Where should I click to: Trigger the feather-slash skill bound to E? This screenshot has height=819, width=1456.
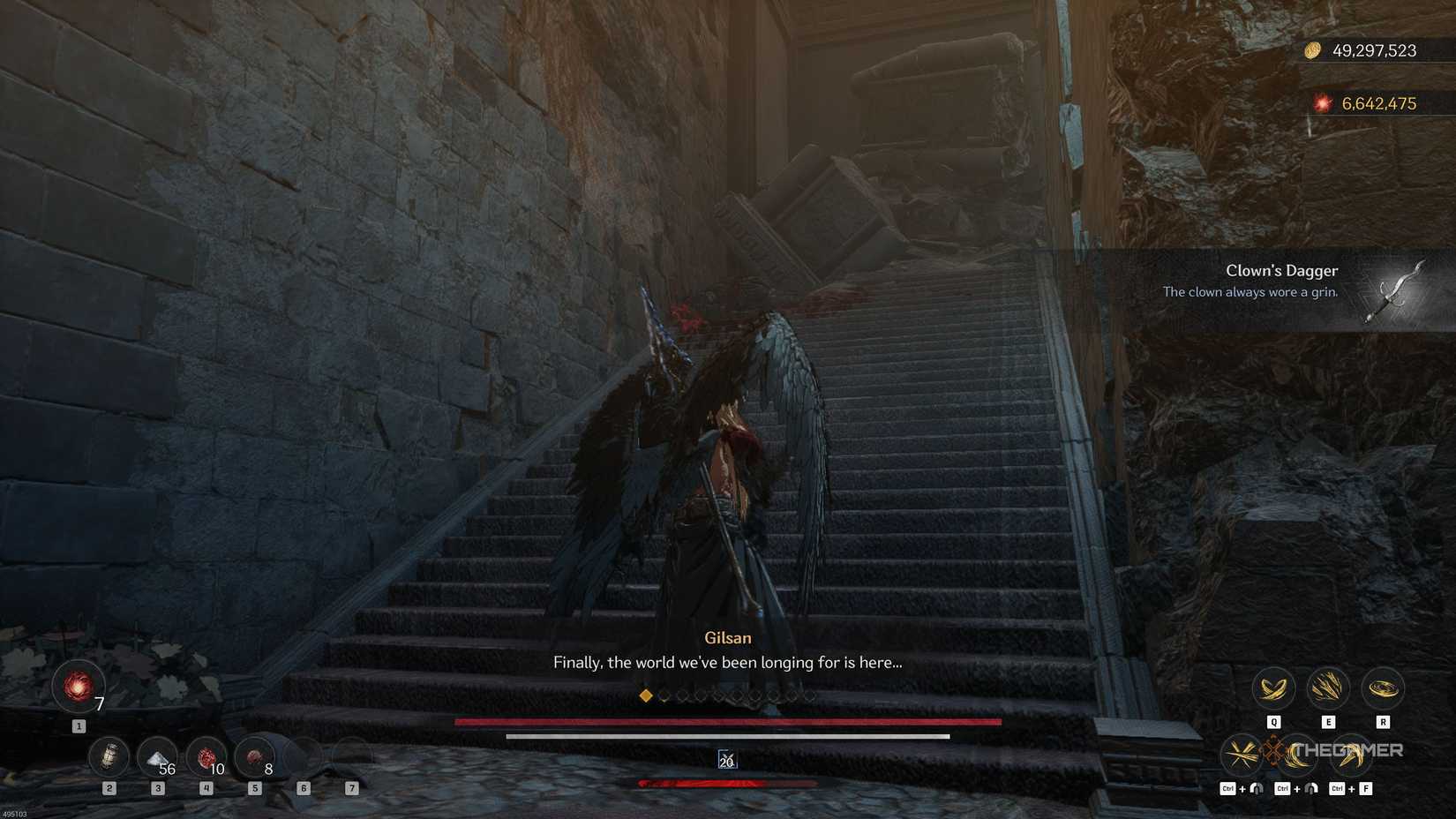pyautogui.click(x=1328, y=688)
